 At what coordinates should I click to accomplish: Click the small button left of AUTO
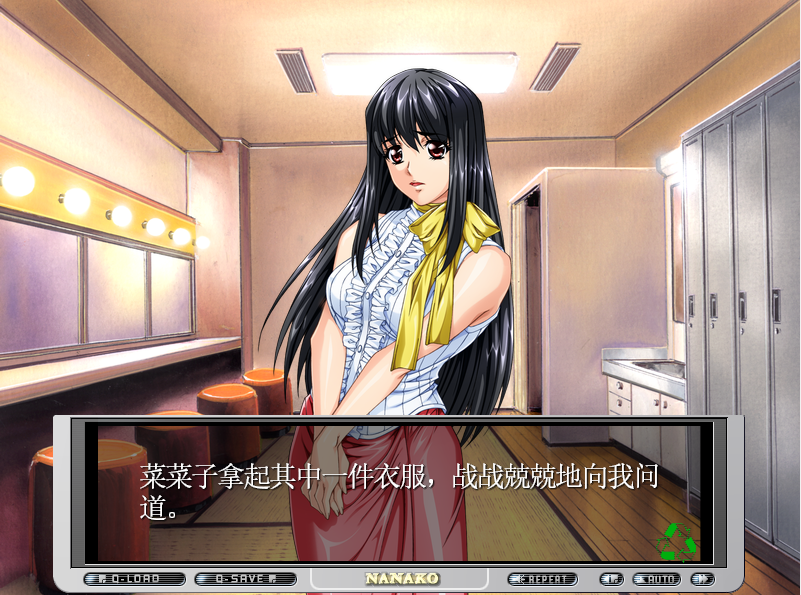(x=611, y=579)
